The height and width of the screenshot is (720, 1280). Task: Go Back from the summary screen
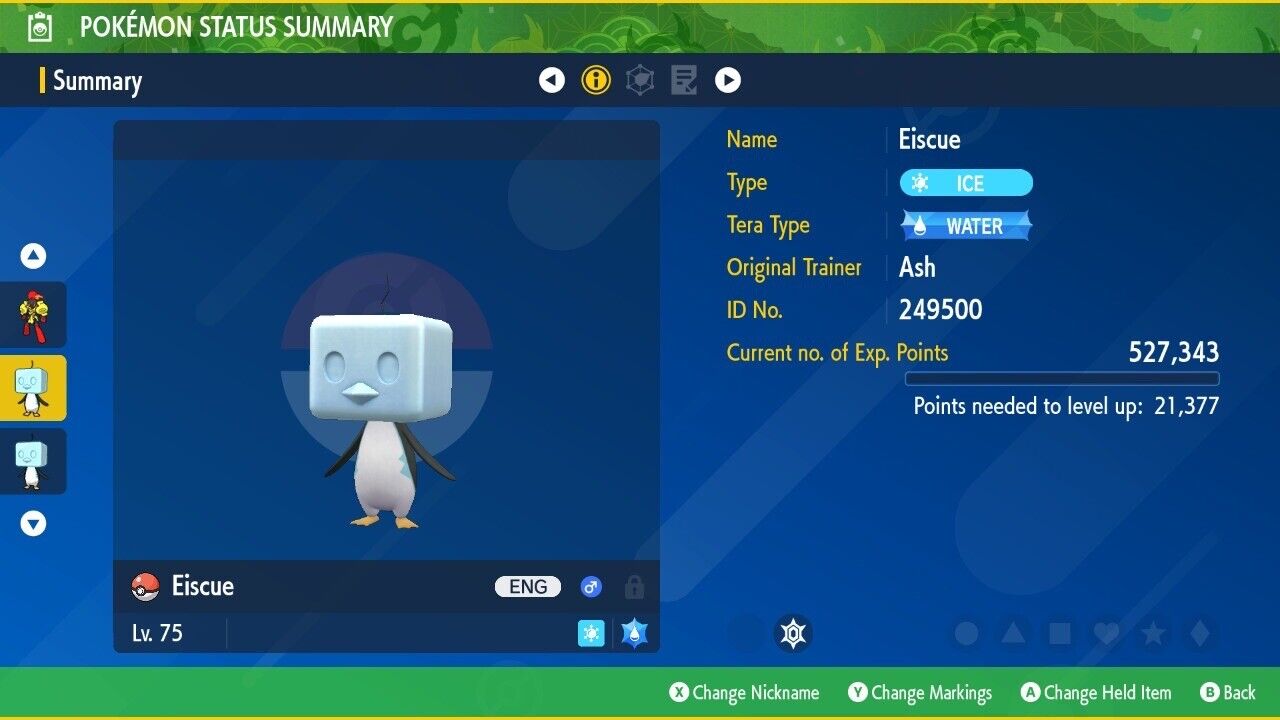[1228, 692]
